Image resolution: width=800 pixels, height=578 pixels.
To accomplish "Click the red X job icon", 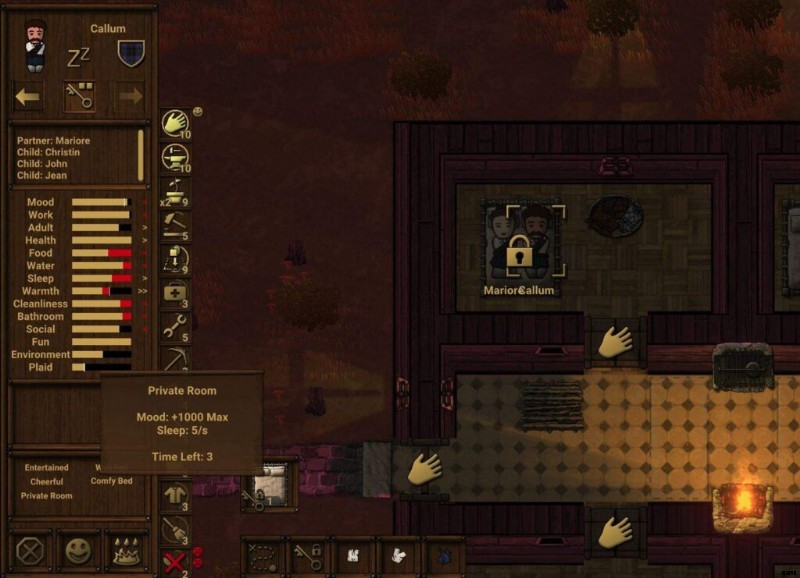I will tap(176, 562).
